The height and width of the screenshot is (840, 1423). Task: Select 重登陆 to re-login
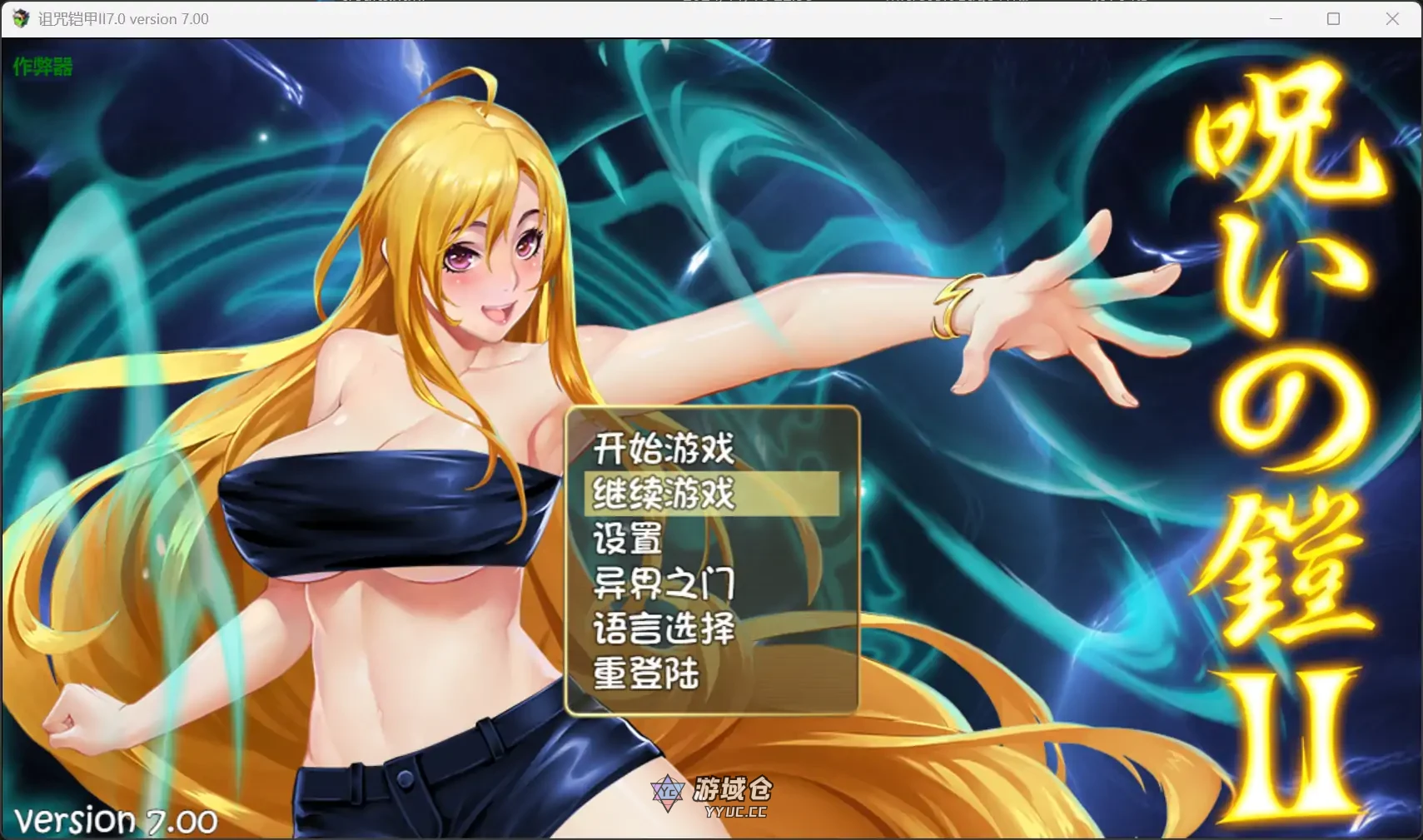645,674
